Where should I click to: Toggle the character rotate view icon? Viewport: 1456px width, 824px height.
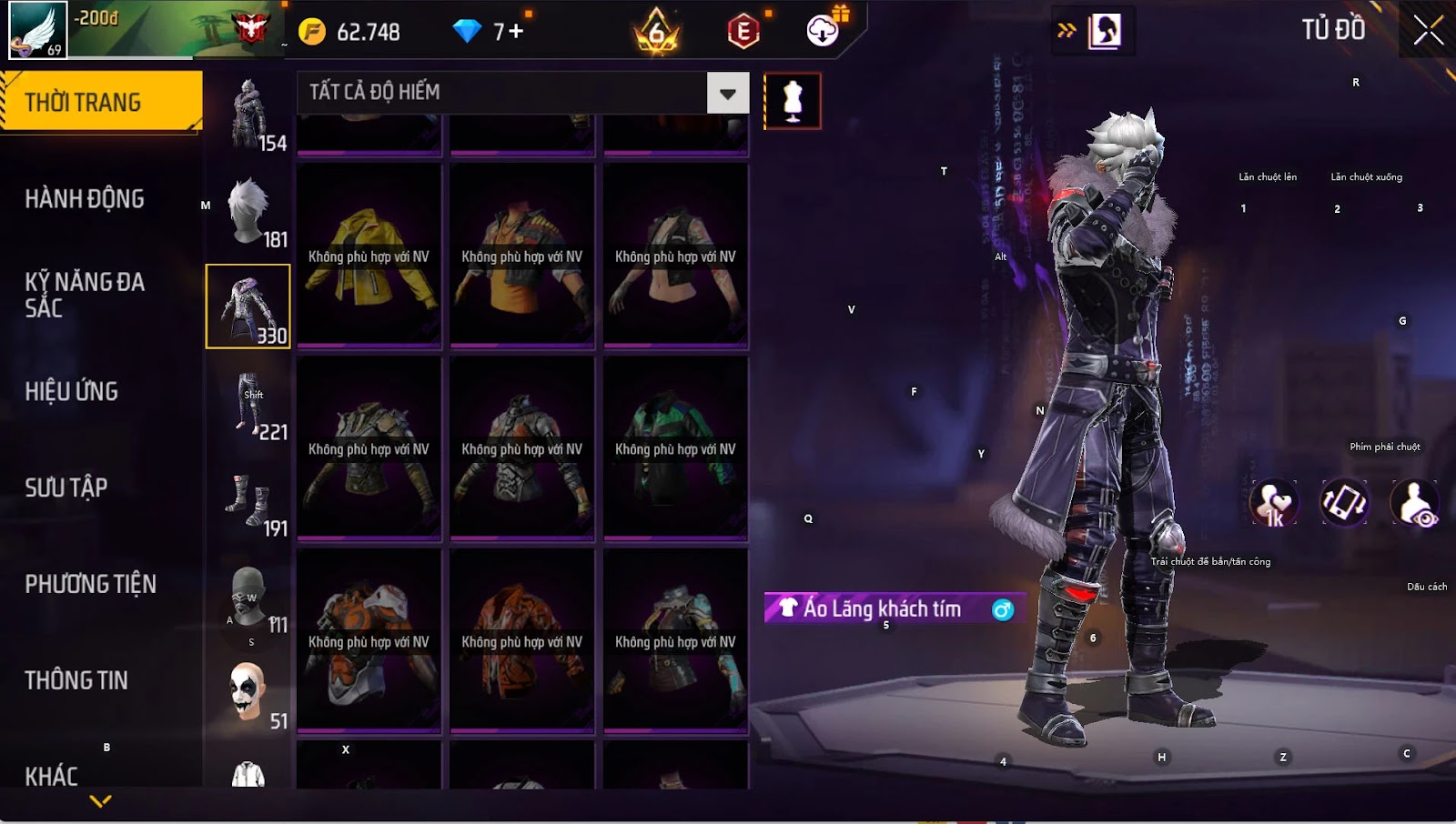(x=1344, y=503)
